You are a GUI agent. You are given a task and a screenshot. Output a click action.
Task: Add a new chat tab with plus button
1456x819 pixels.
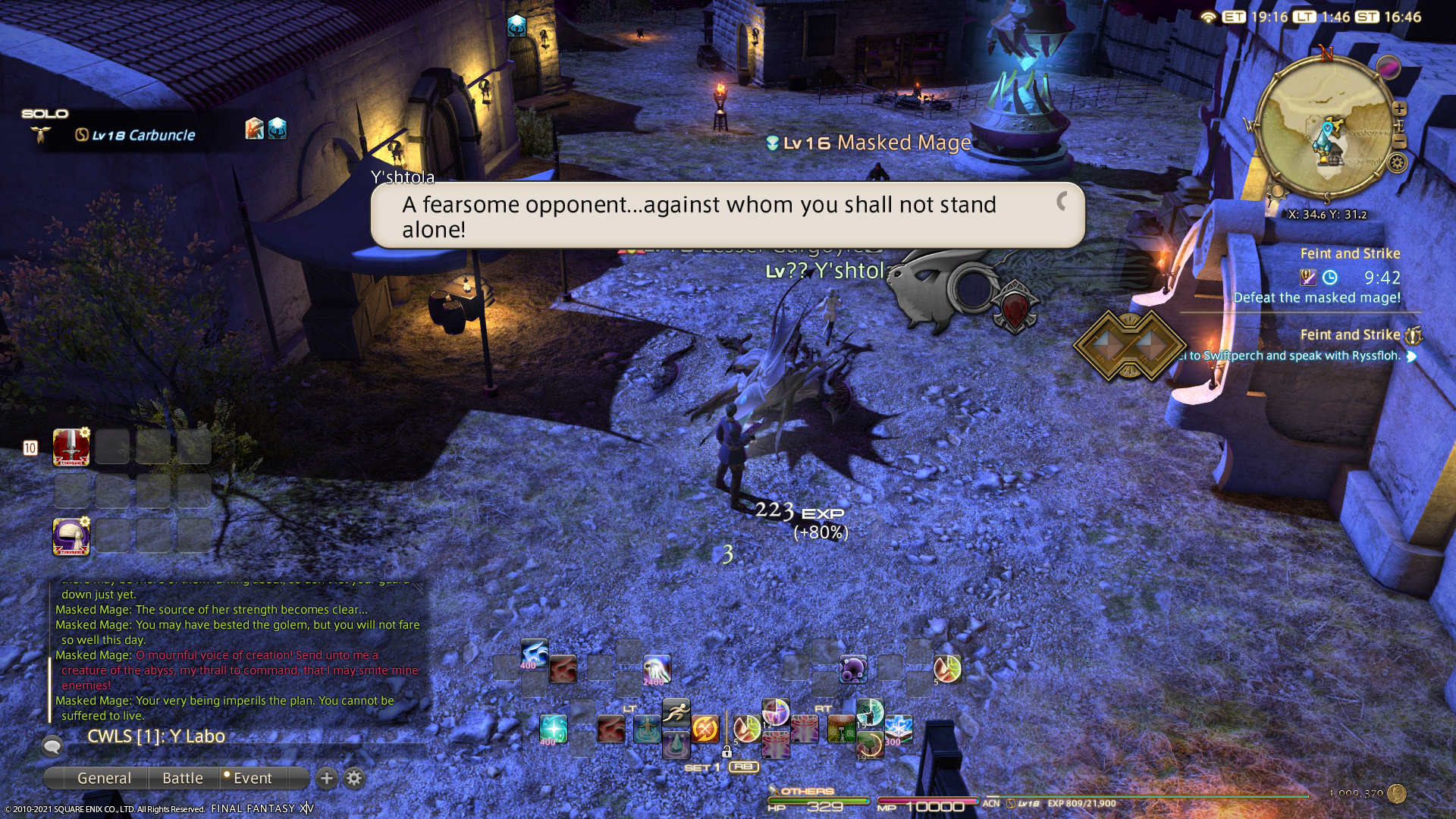coord(327,778)
